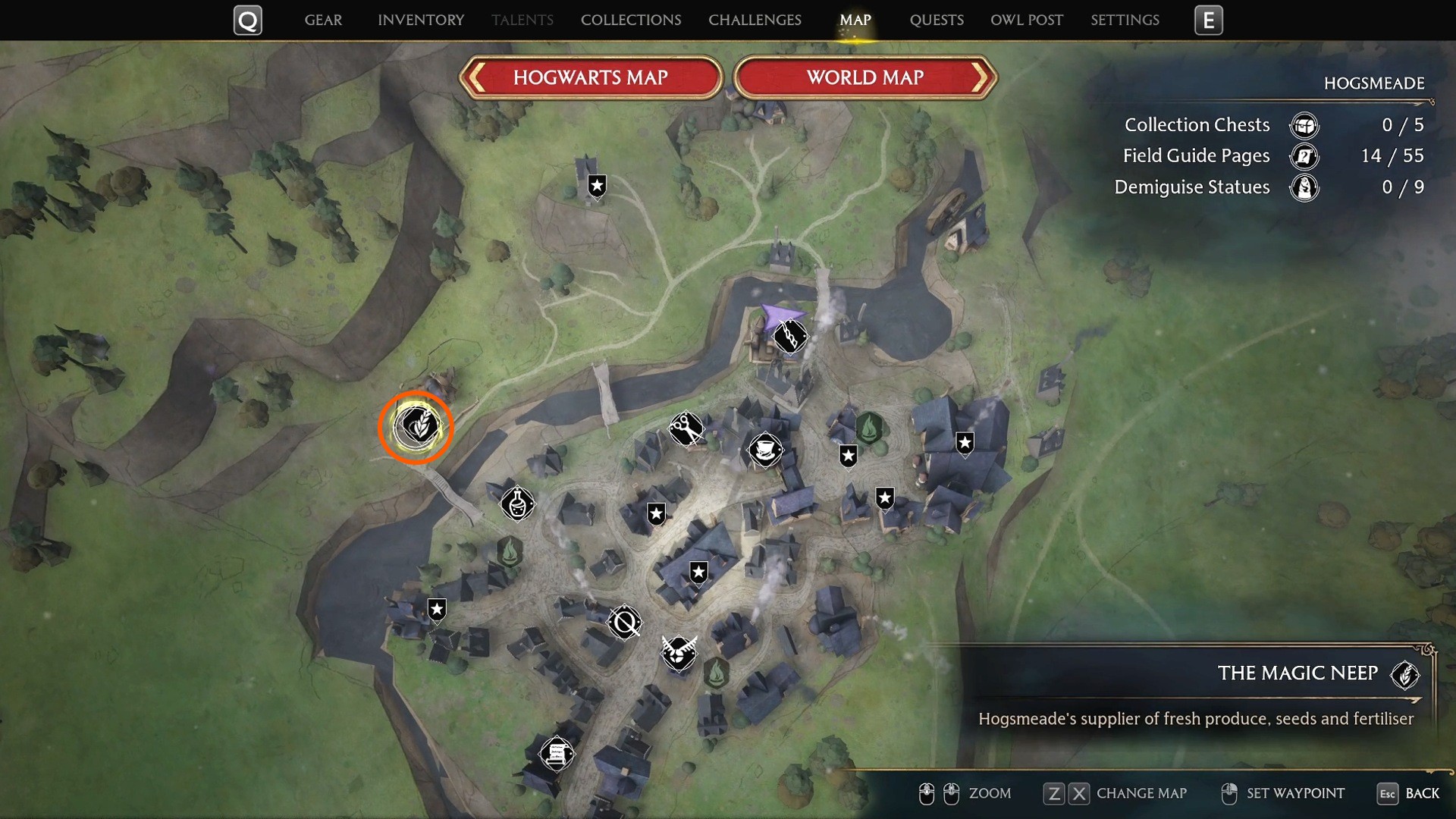Open the potion bottle shop icon
The width and height of the screenshot is (1456, 819).
click(x=517, y=504)
